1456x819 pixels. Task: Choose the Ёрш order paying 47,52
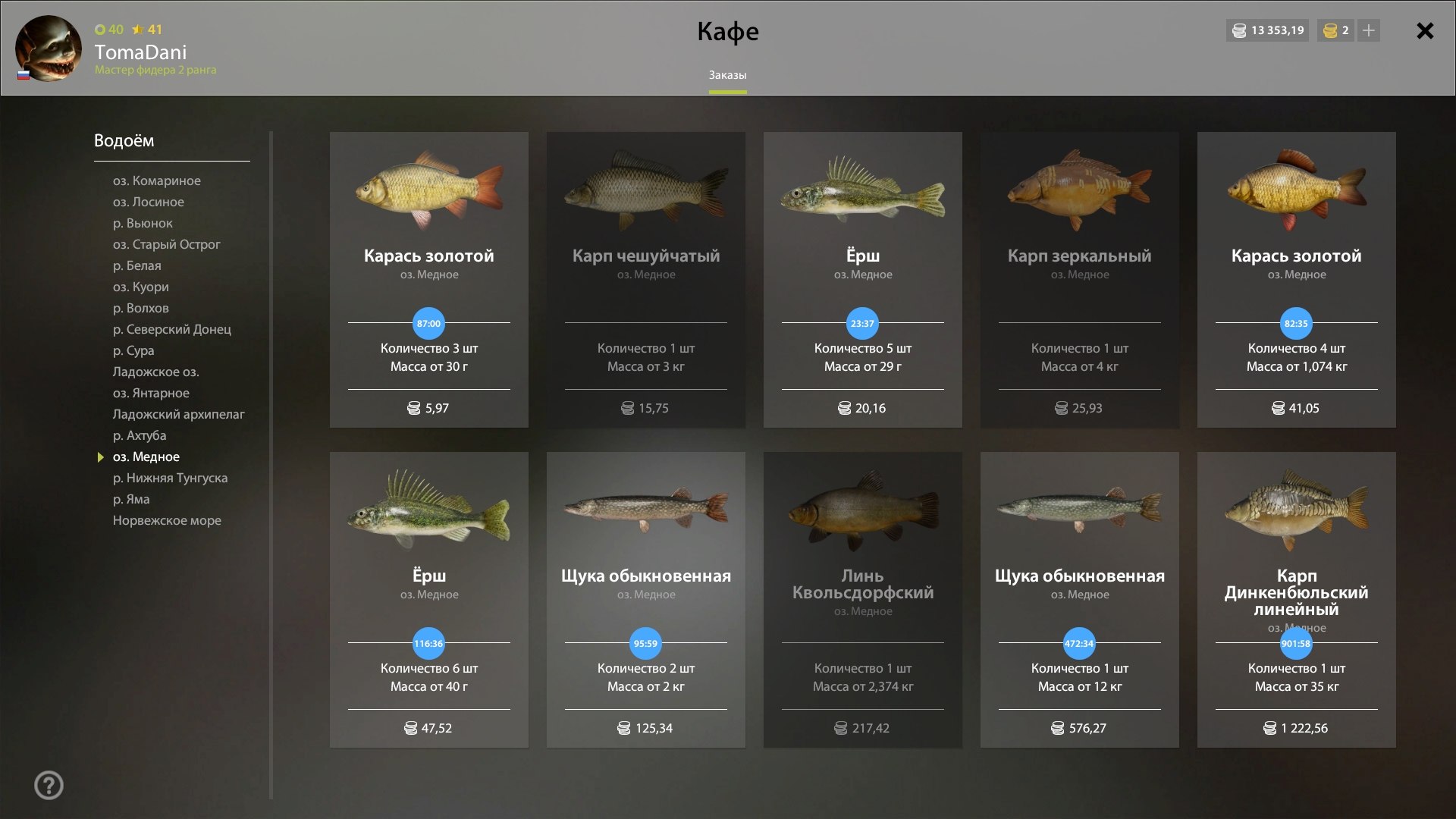point(428,599)
